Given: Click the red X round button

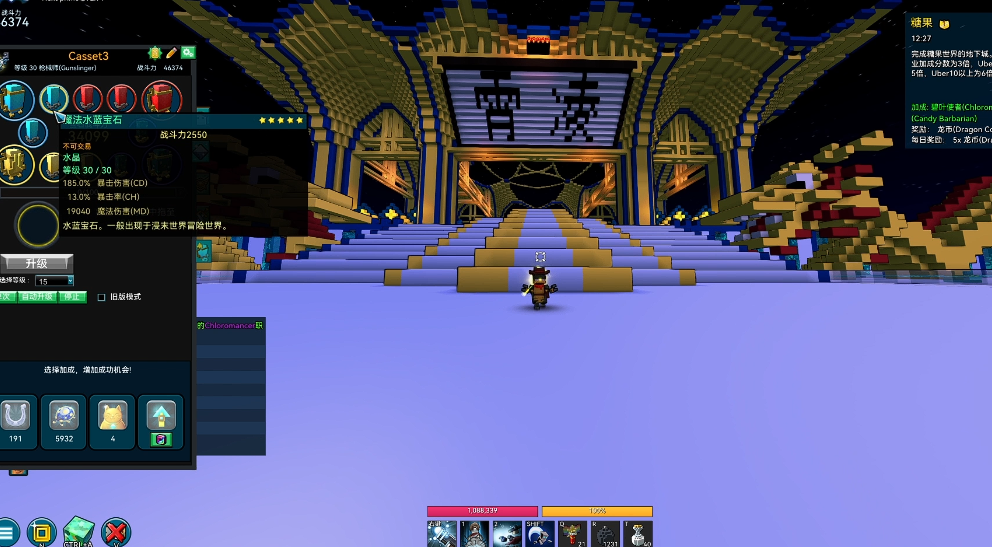Looking at the screenshot, I should [x=116, y=532].
